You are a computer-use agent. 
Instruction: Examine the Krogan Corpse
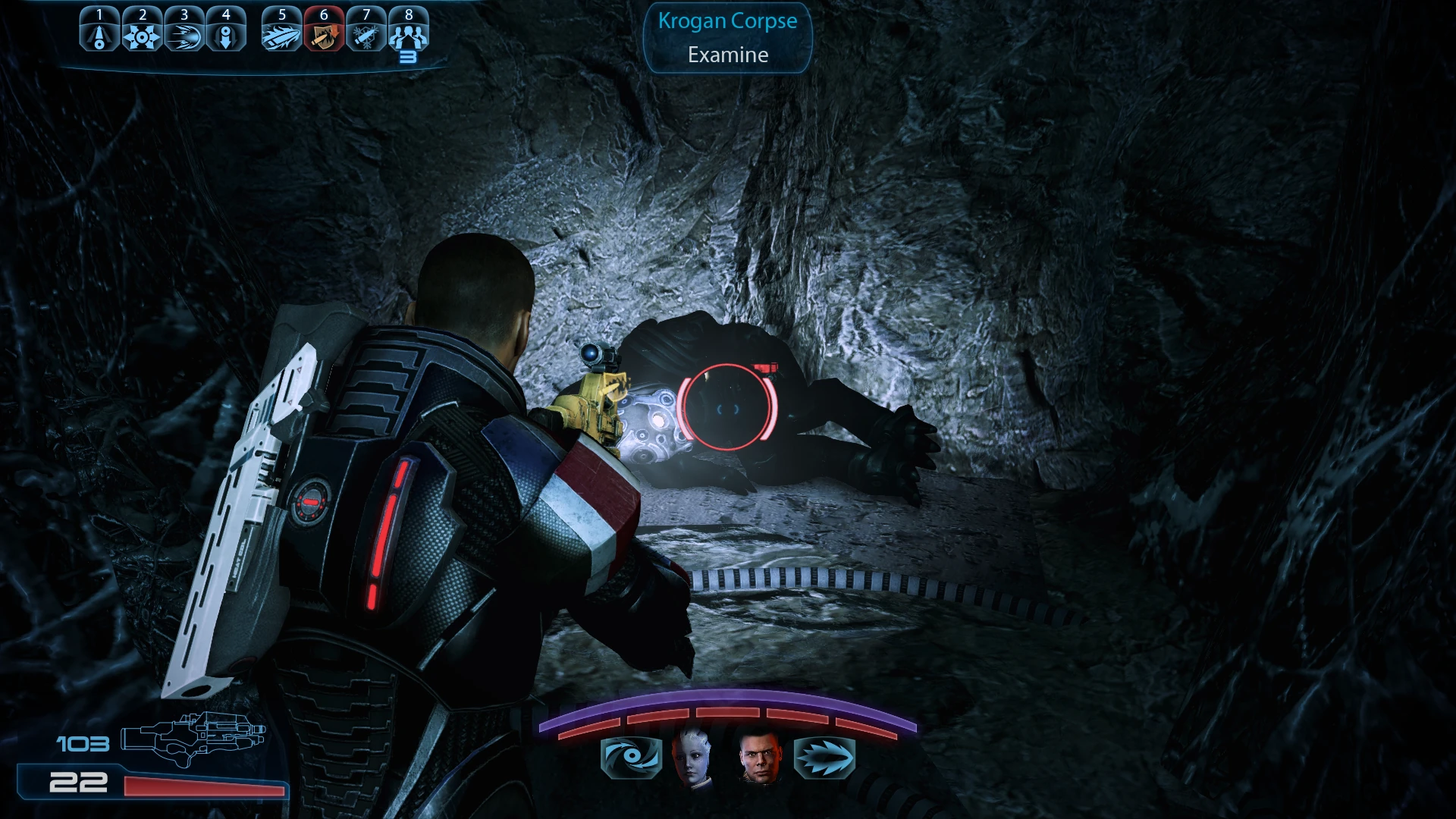726,54
